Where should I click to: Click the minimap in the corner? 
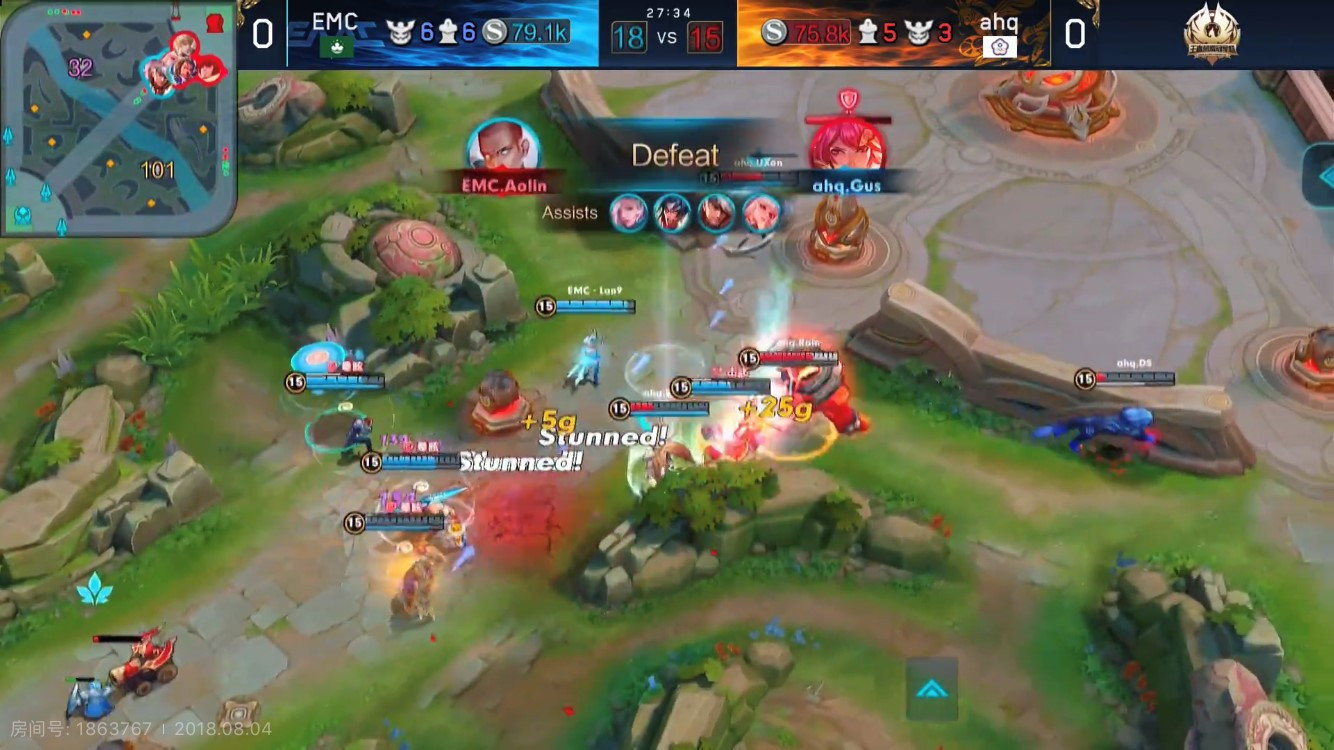tap(118, 118)
